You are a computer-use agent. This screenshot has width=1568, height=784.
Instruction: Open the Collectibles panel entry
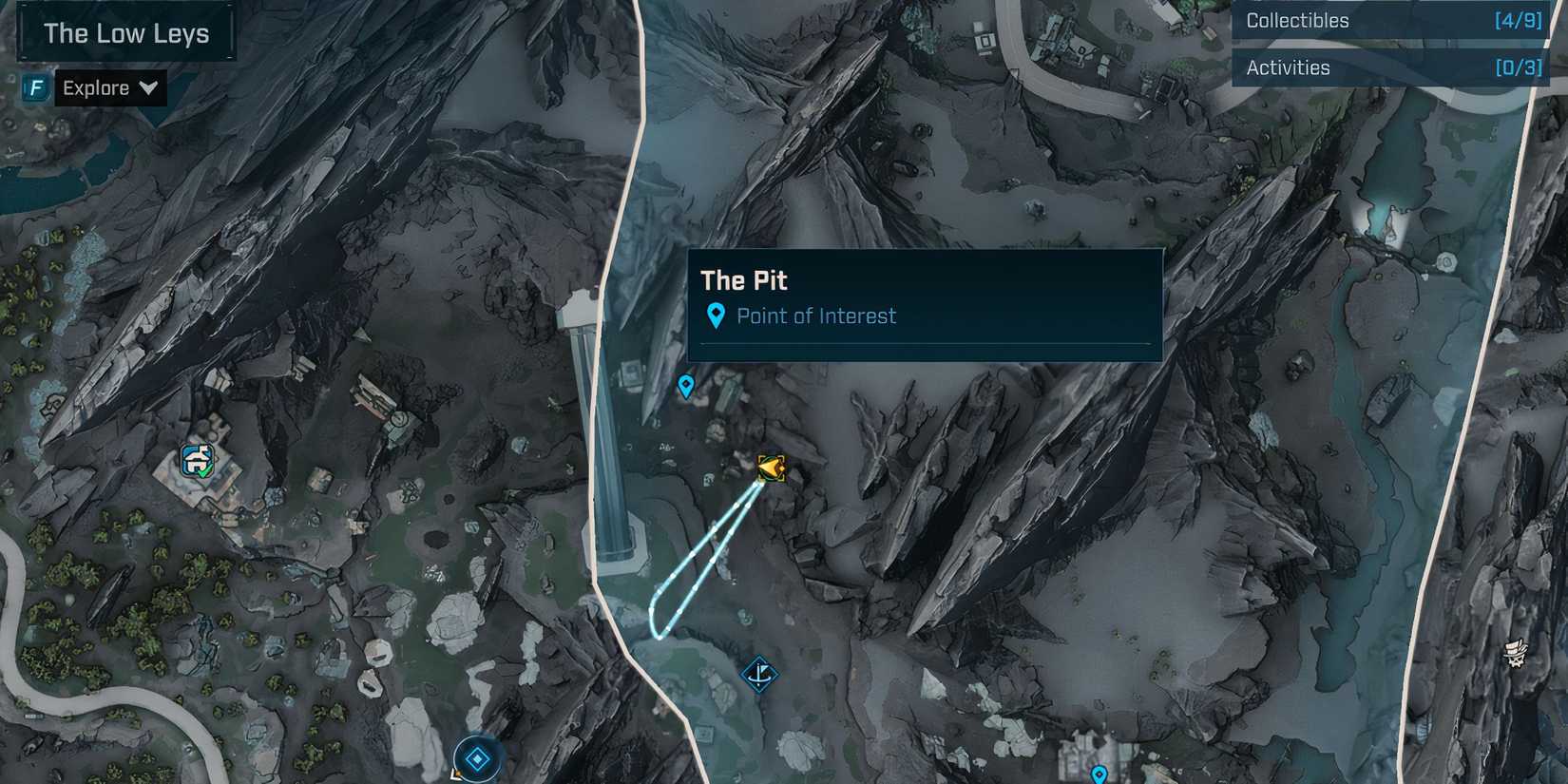pyautogui.click(x=1297, y=20)
